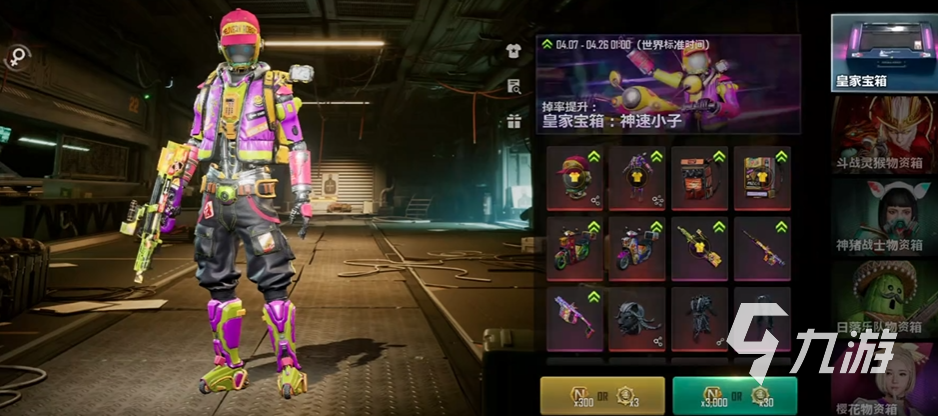The width and height of the screenshot is (938, 416).
Task: Select the purple-pink gun skin reward
Action: (x=574, y=319)
